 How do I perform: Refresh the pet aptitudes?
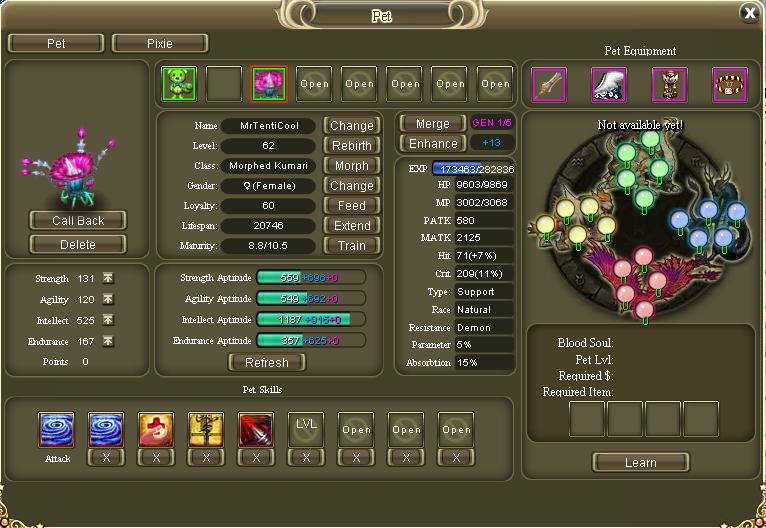tap(267, 362)
